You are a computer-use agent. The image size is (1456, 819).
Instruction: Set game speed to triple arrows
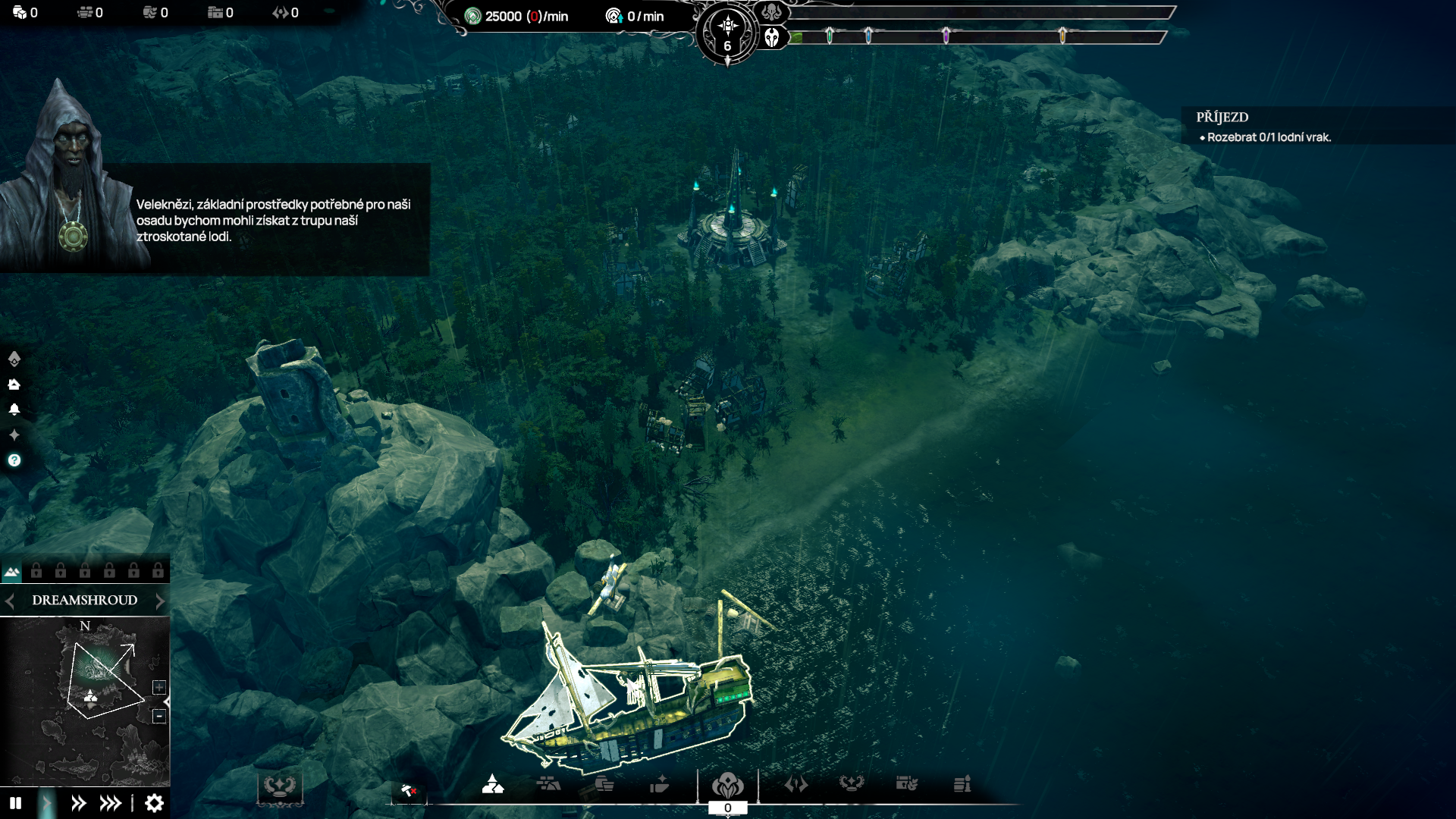(x=111, y=803)
